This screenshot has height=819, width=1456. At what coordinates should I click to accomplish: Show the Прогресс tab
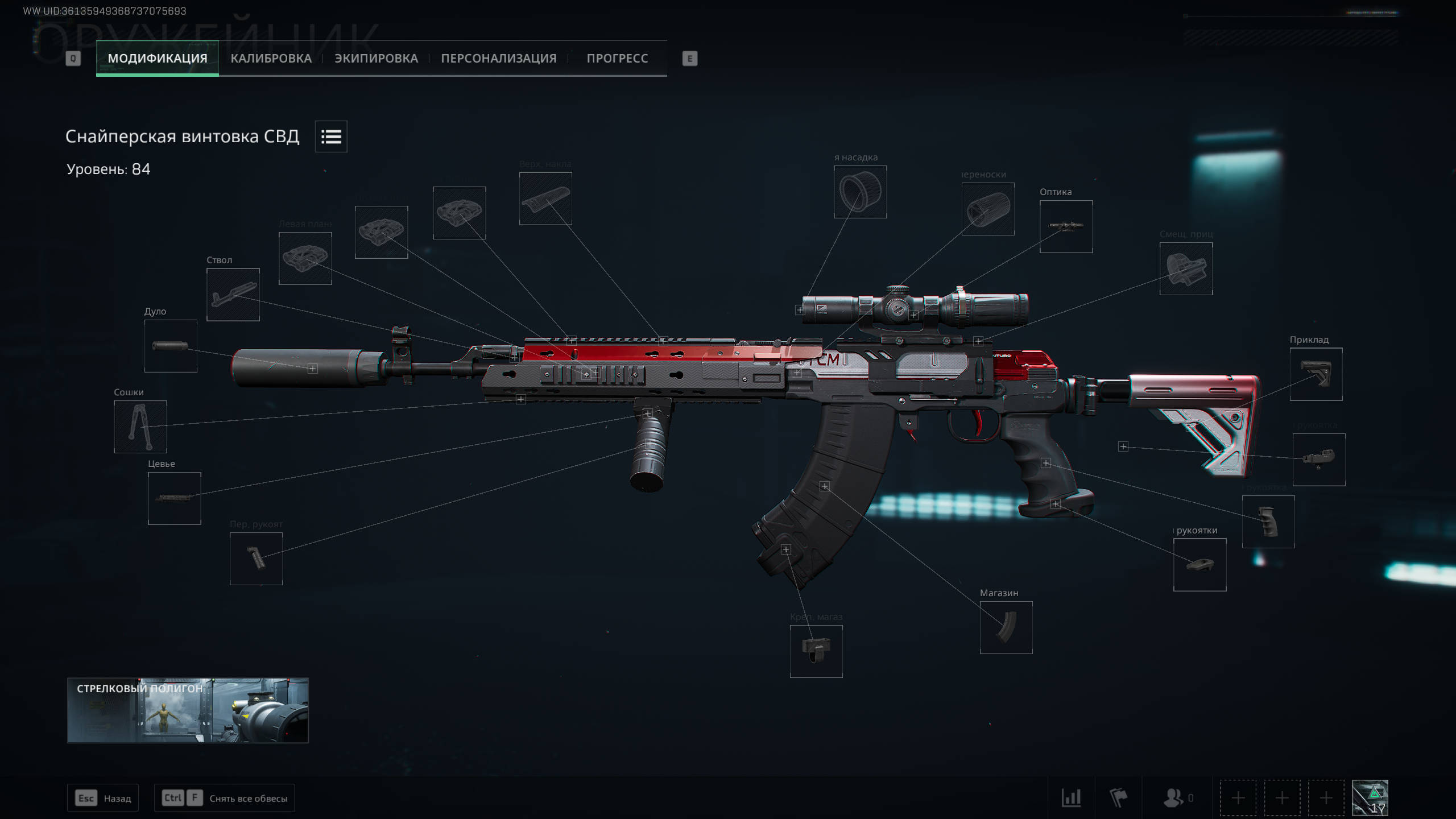coord(617,58)
